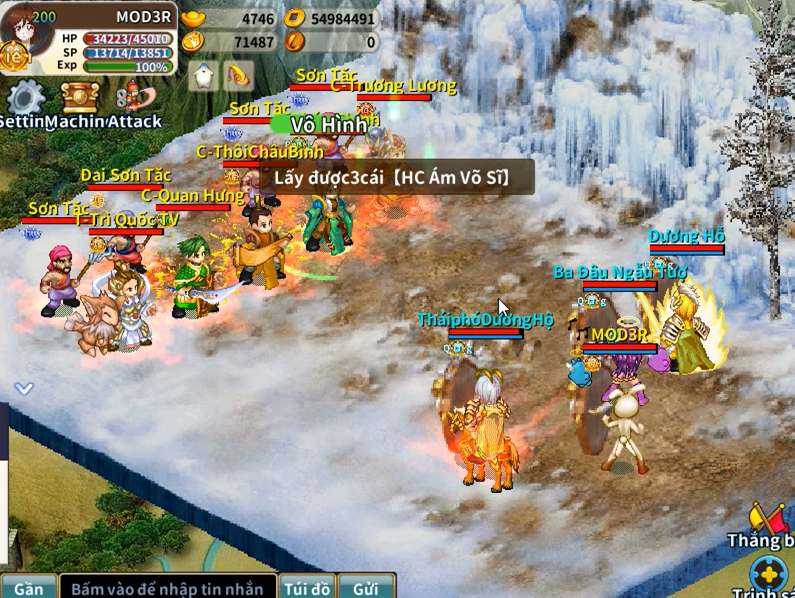Image resolution: width=795 pixels, height=598 pixels.
Task: Open the Machine treasure chest menu
Action: coord(80,98)
